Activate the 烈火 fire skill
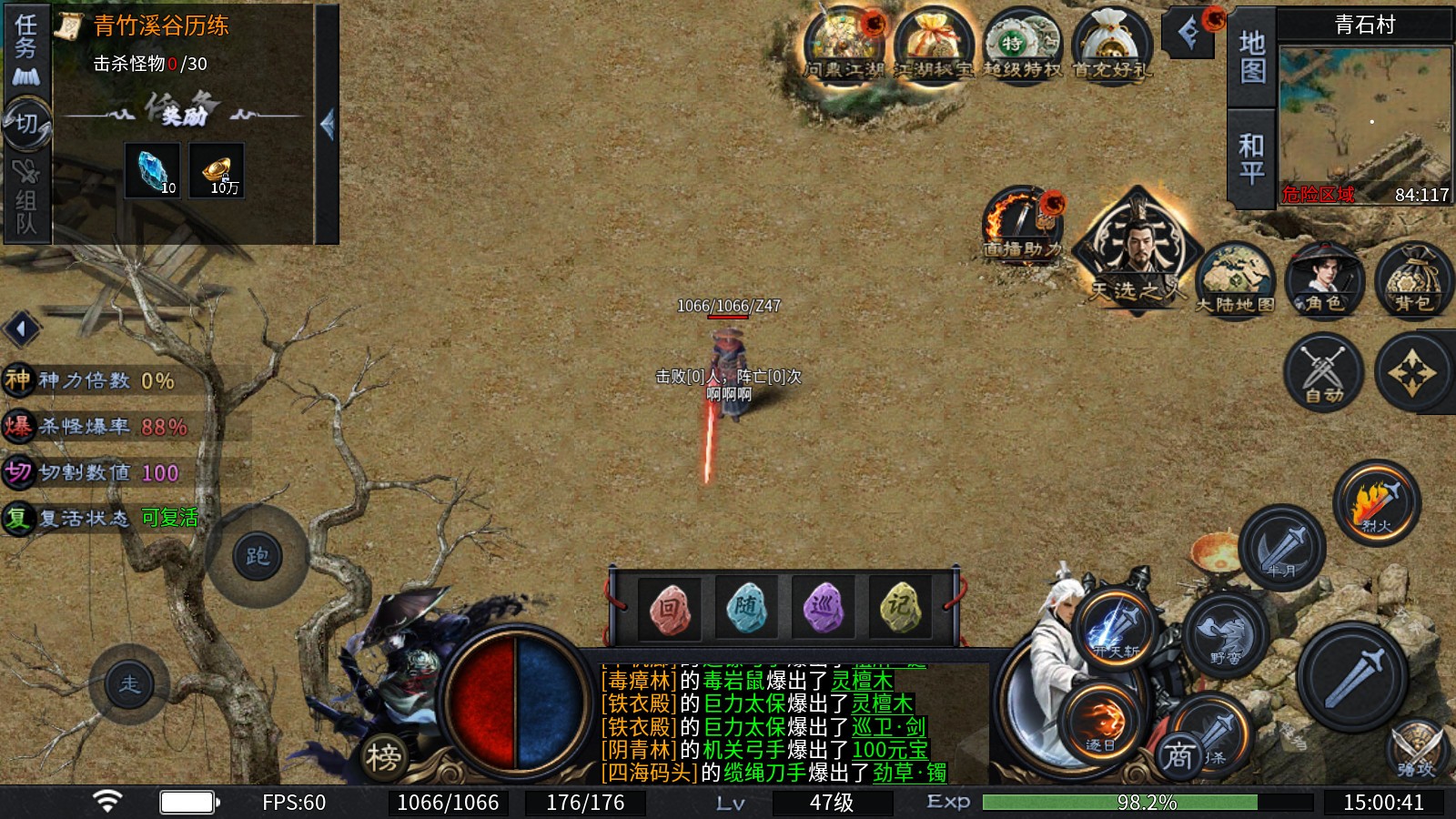Screen dimensions: 1456x819 click(x=1377, y=503)
